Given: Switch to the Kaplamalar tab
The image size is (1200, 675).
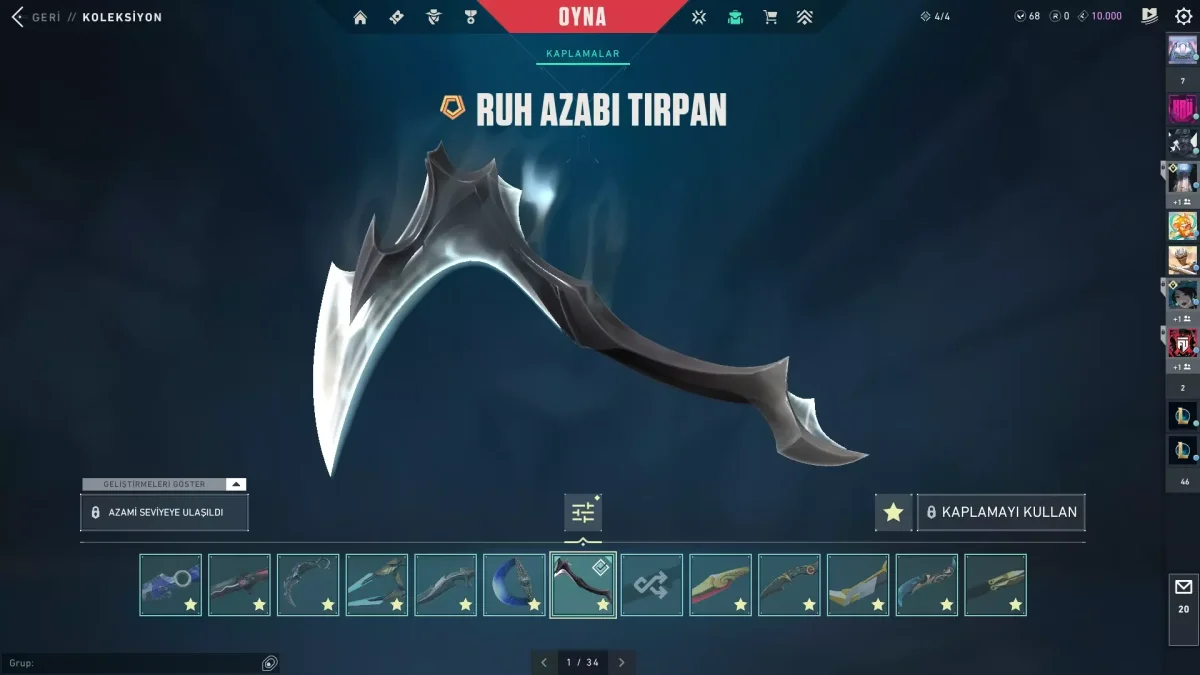Looking at the screenshot, I should coord(583,54).
